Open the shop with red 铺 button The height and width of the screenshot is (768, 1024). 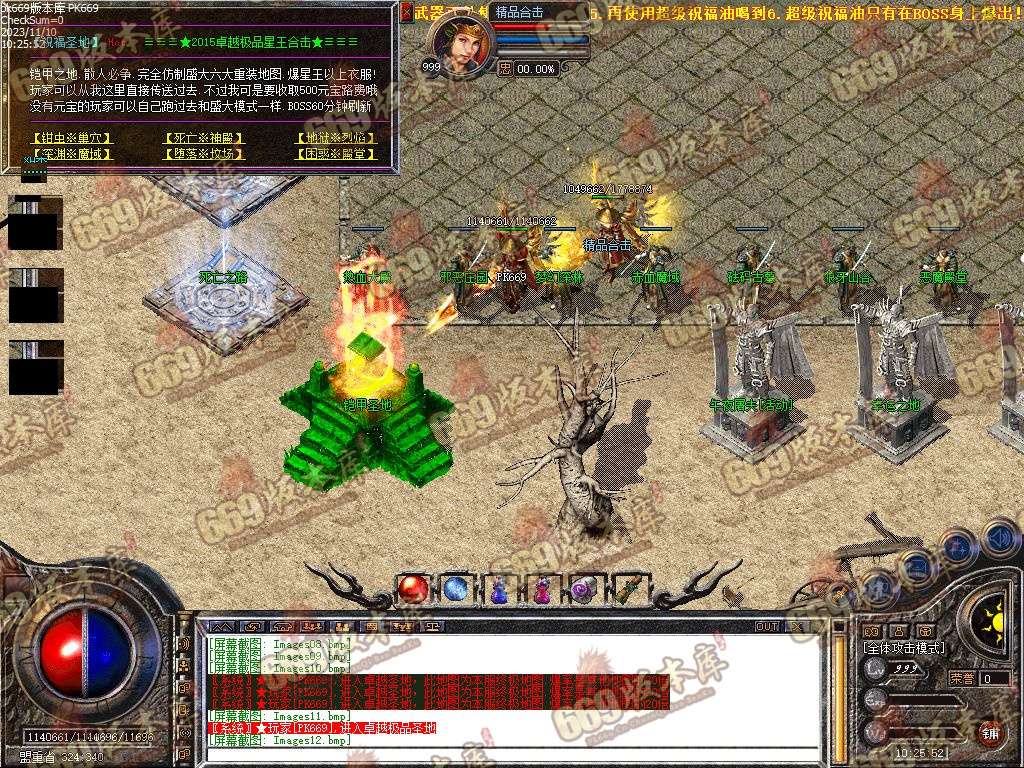pos(991,732)
